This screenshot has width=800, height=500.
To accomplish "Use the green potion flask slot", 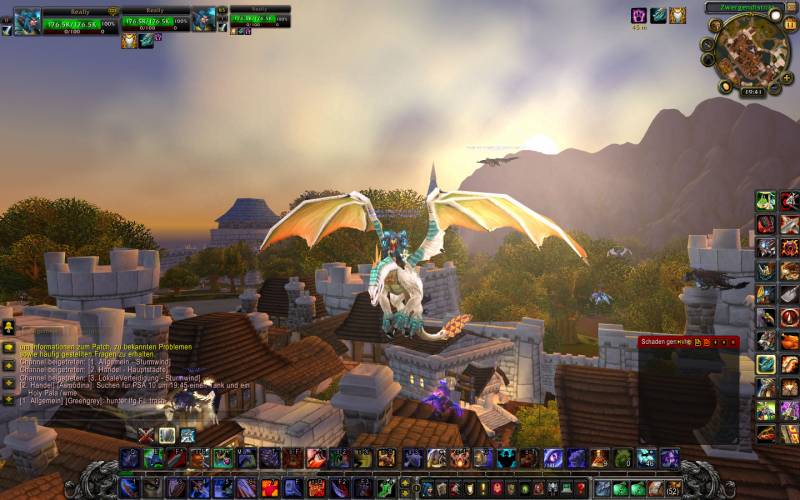I will click(x=765, y=200).
